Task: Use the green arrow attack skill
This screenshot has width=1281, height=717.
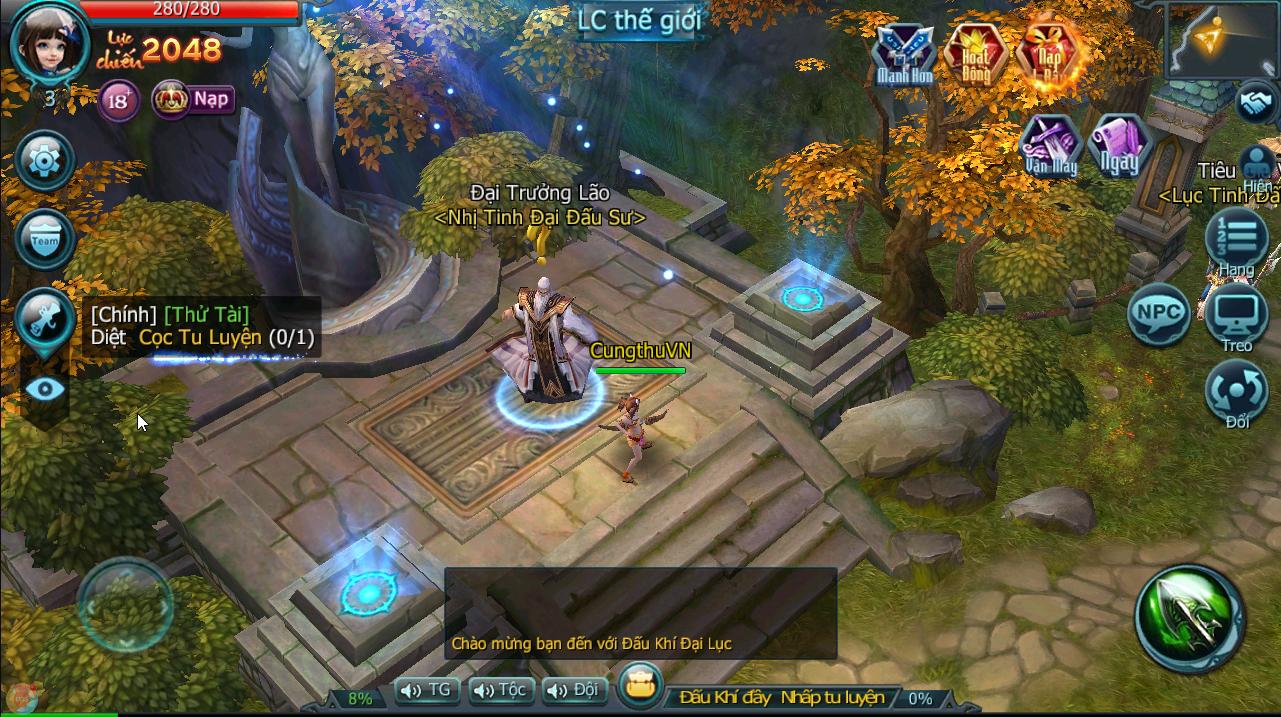Action: [1190, 618]
